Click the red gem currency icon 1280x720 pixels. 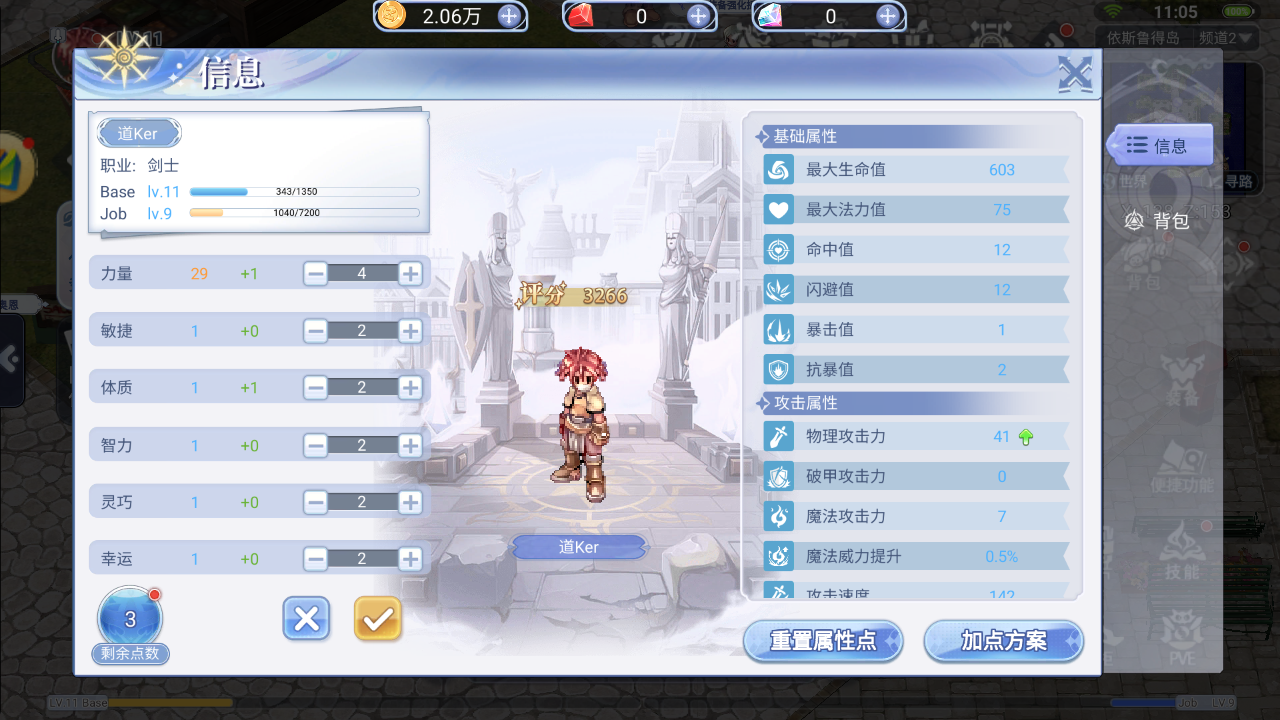pos(580,16)
